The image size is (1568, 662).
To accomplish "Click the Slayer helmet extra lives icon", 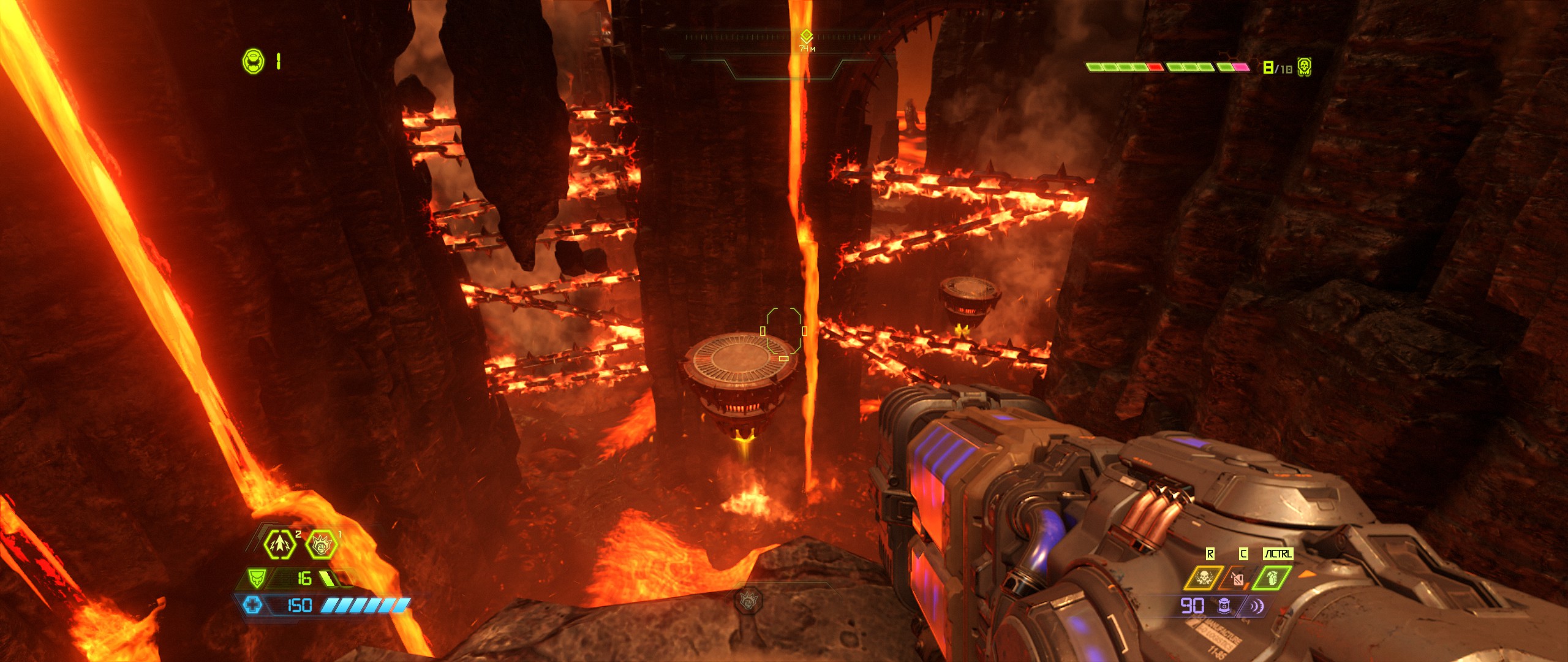I will pos(253,61).
